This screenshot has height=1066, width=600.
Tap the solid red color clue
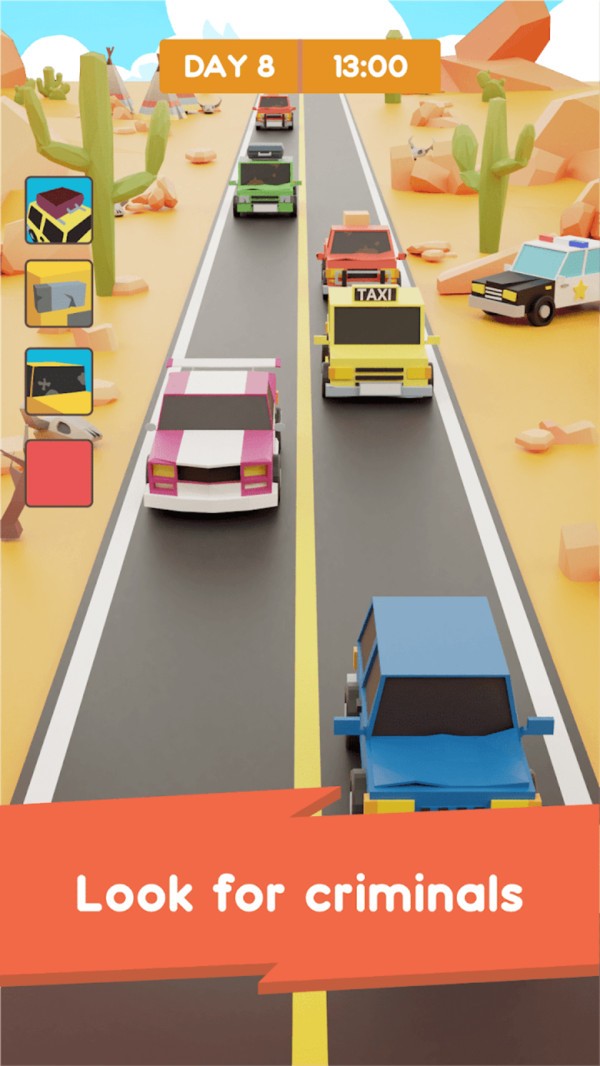pos(59,473)
